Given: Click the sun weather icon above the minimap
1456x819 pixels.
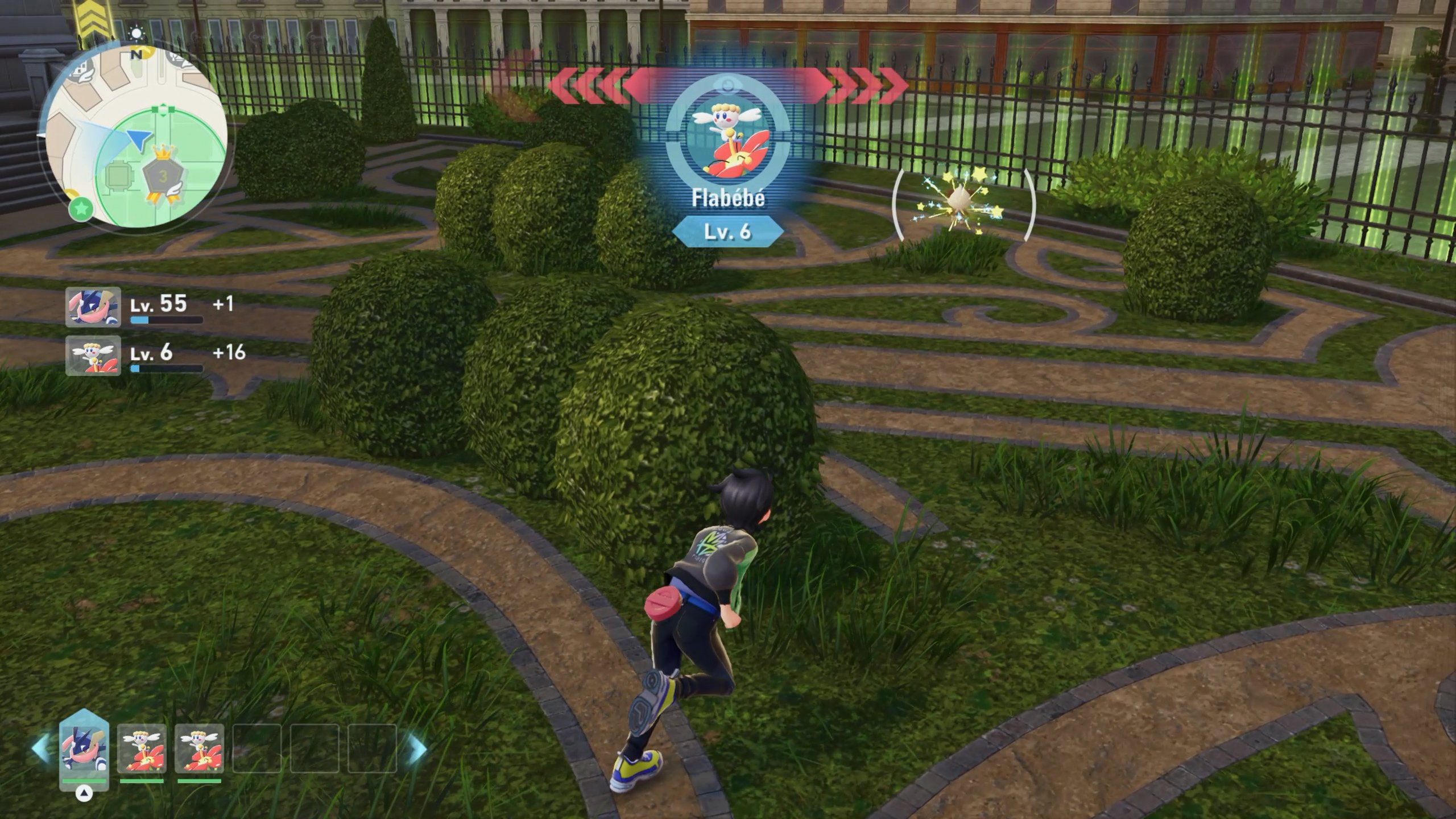Looking at the screenshot, I should pyautogui.click(x=136, y=34).
